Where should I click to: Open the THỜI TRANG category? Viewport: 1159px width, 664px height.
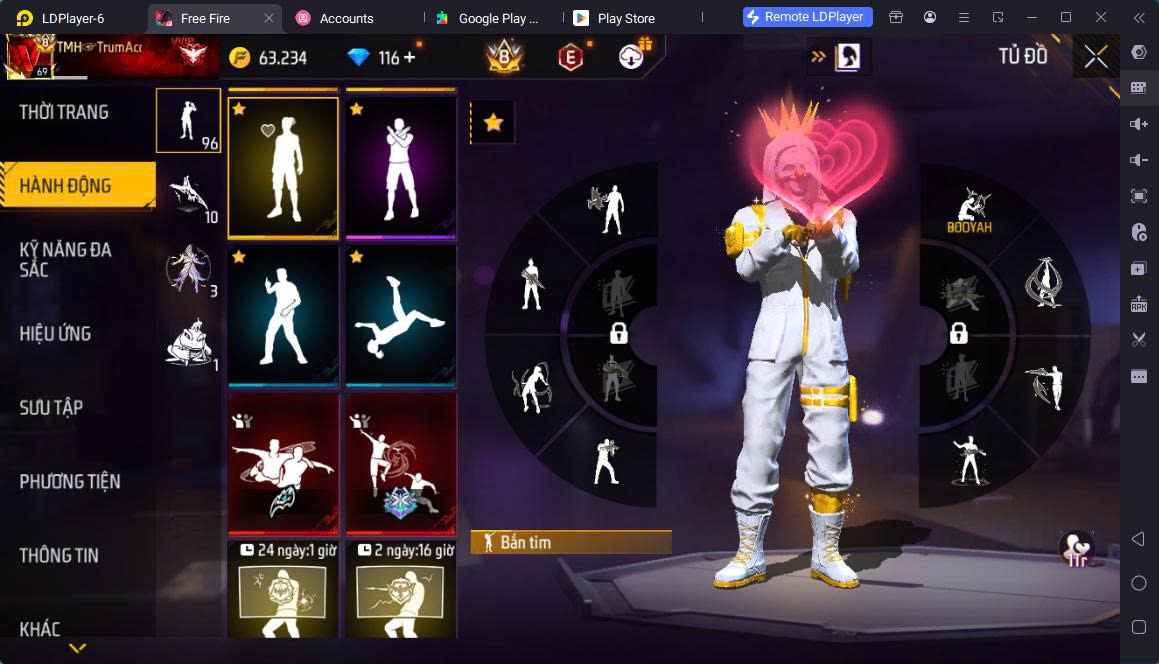[64, 112]
